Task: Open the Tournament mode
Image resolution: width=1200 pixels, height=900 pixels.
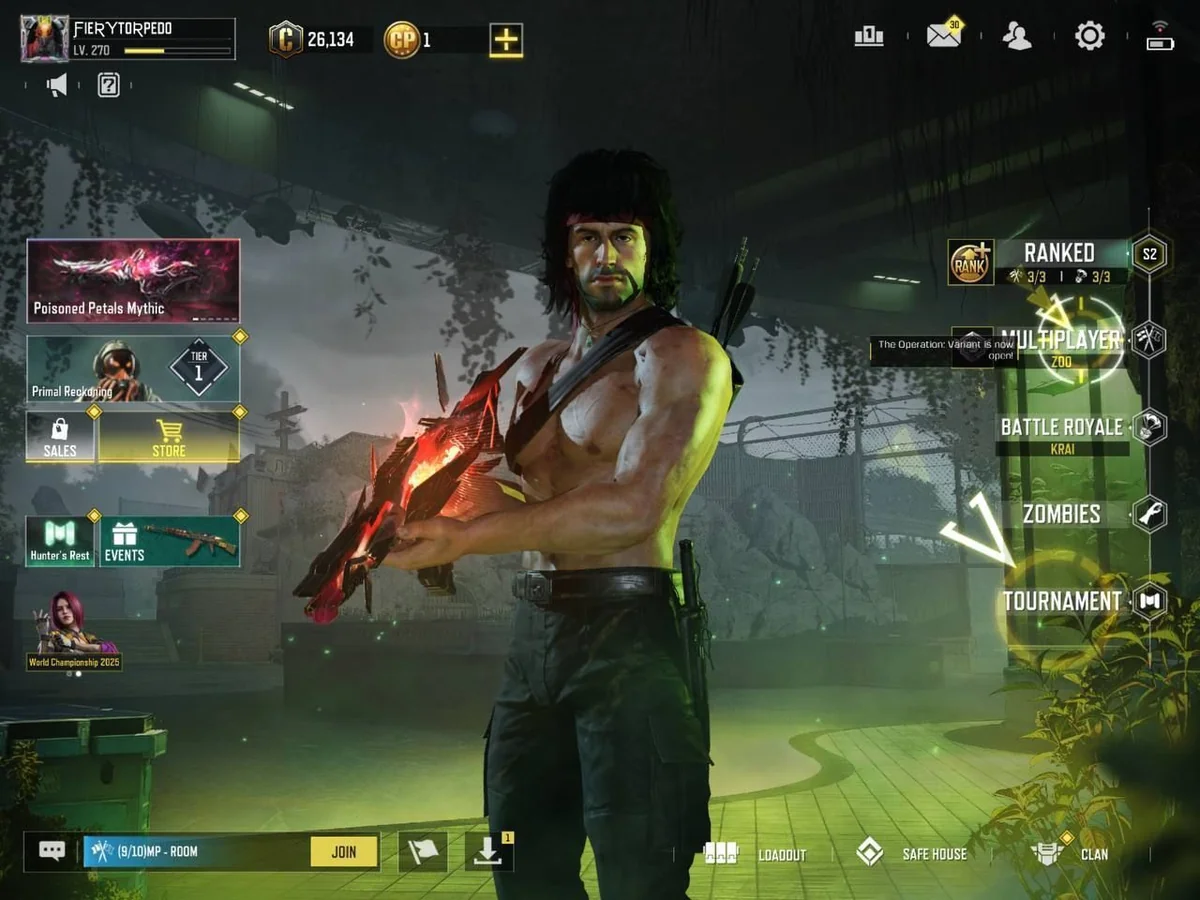Action: 1061,601
